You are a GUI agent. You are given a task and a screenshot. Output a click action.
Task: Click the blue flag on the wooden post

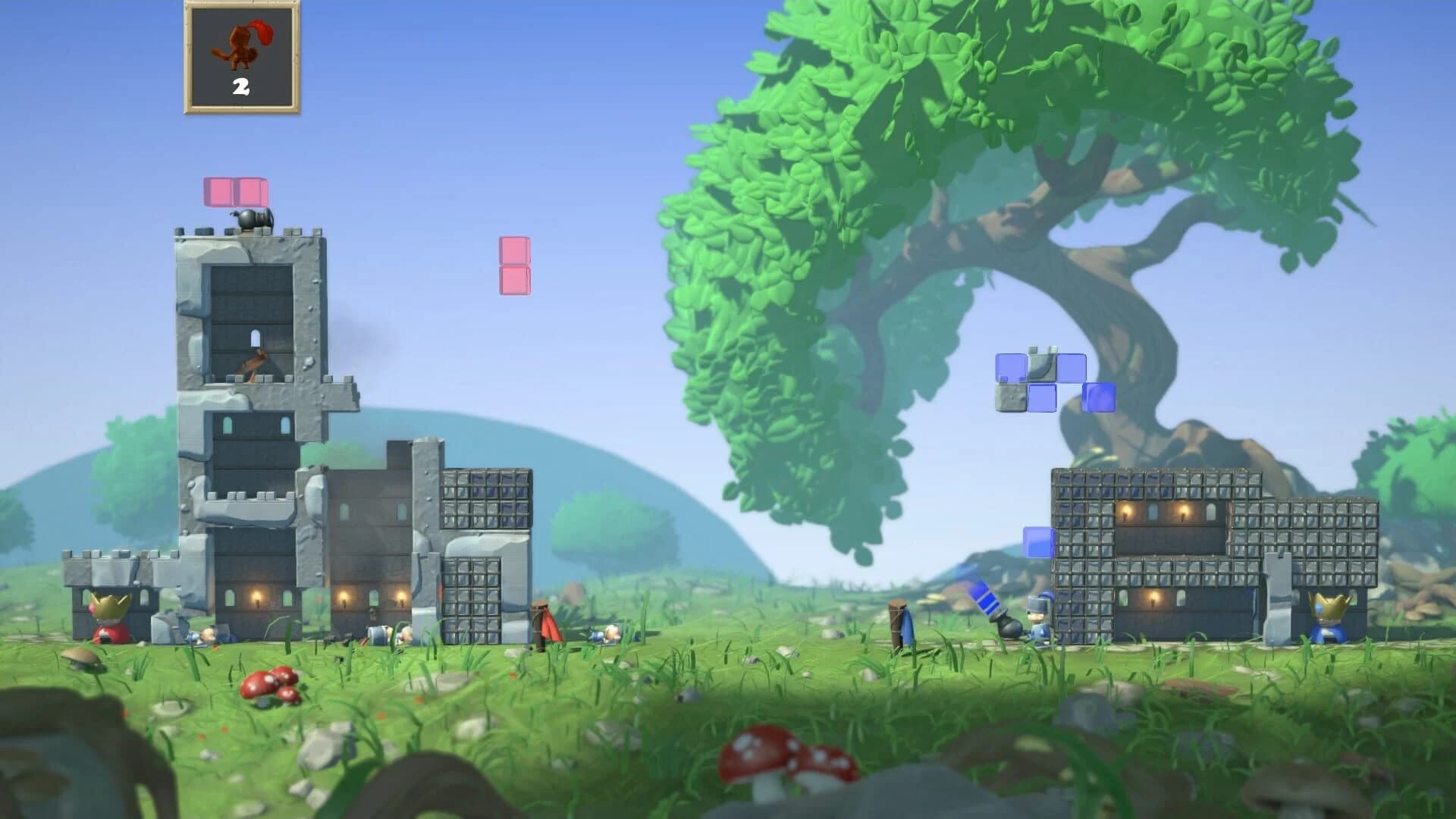908,626
